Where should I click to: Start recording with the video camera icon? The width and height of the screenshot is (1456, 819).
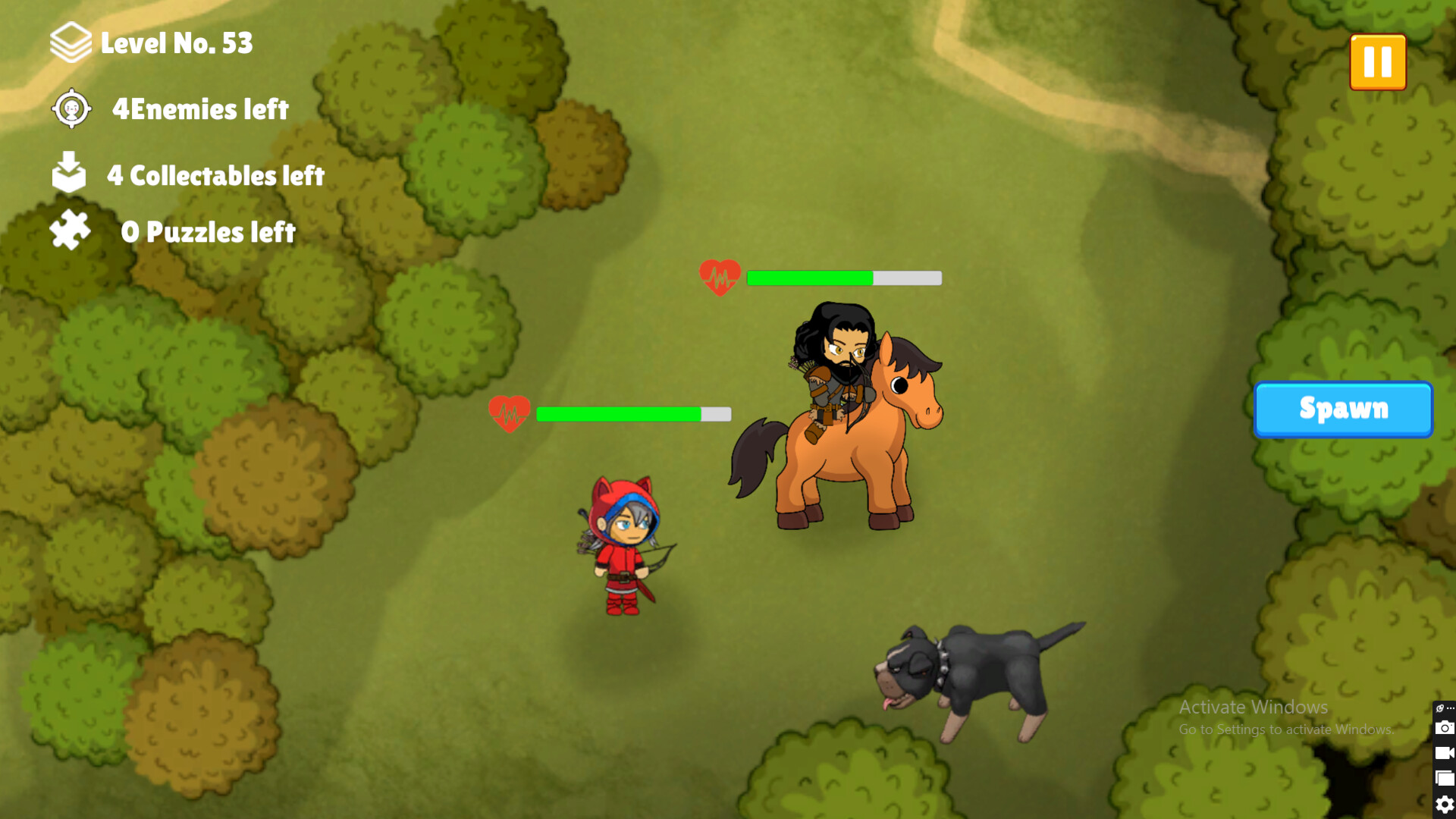(1445, 752)
